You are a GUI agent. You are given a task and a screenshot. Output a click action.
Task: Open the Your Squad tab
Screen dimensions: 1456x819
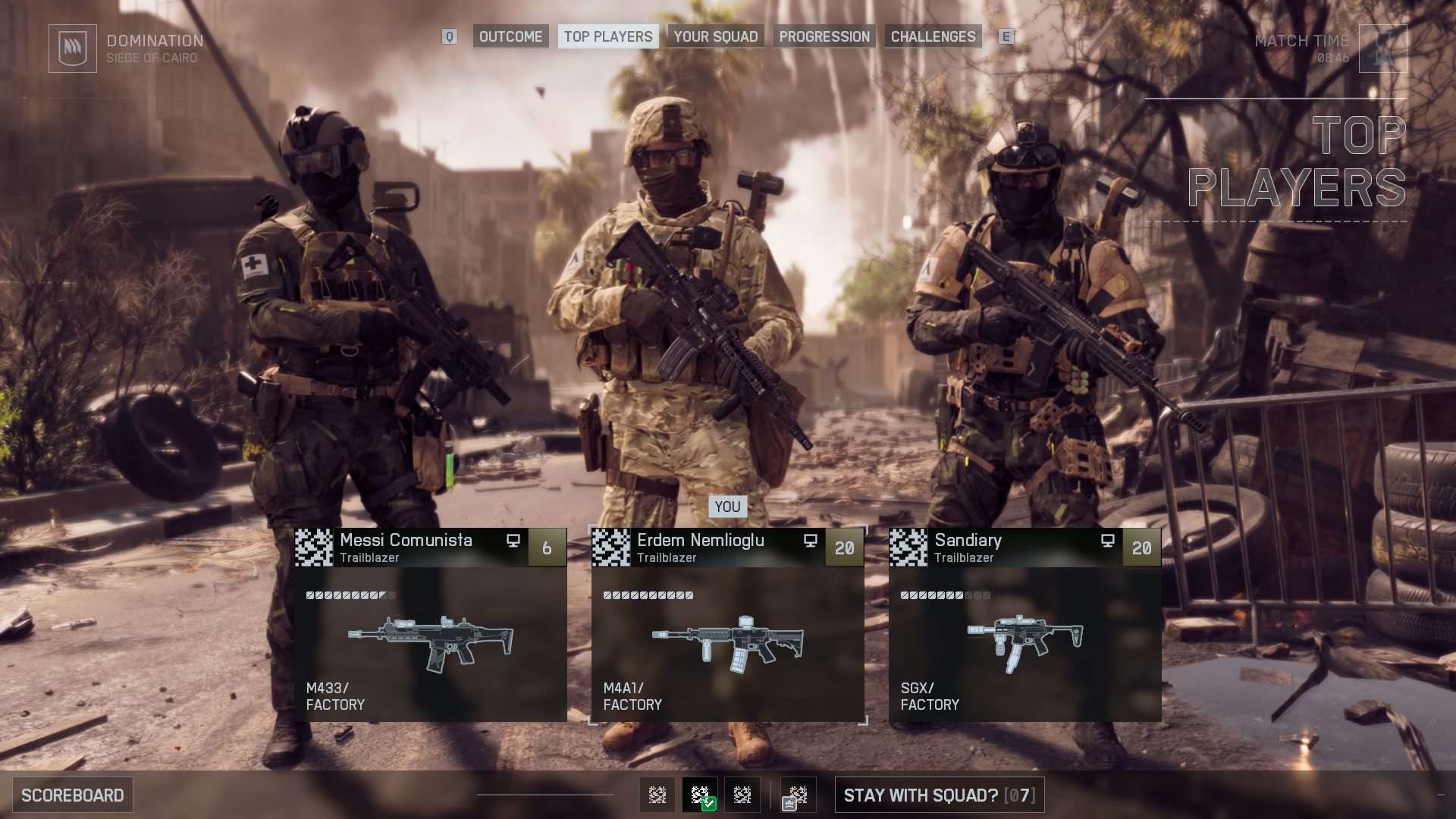coord(715,36)
